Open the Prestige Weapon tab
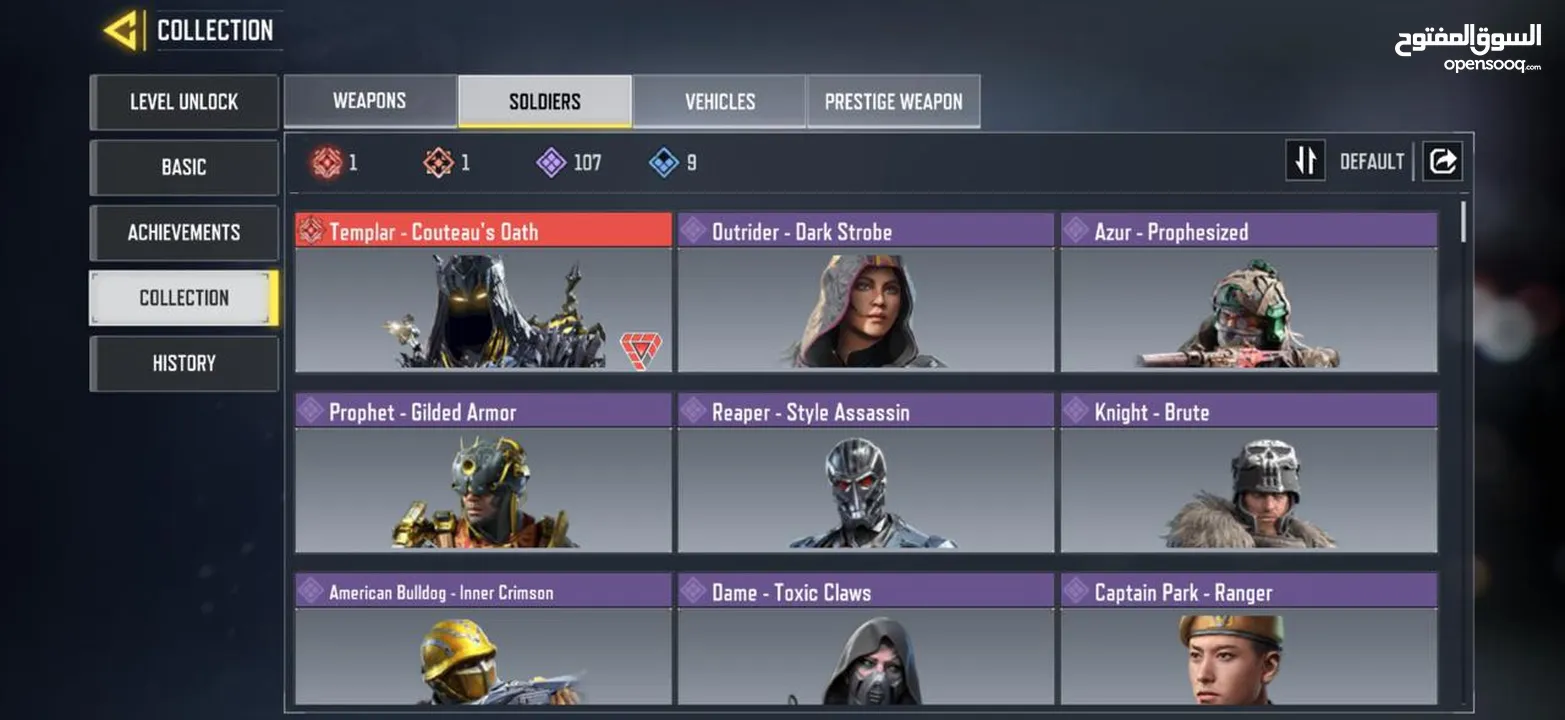 [893, 101]
